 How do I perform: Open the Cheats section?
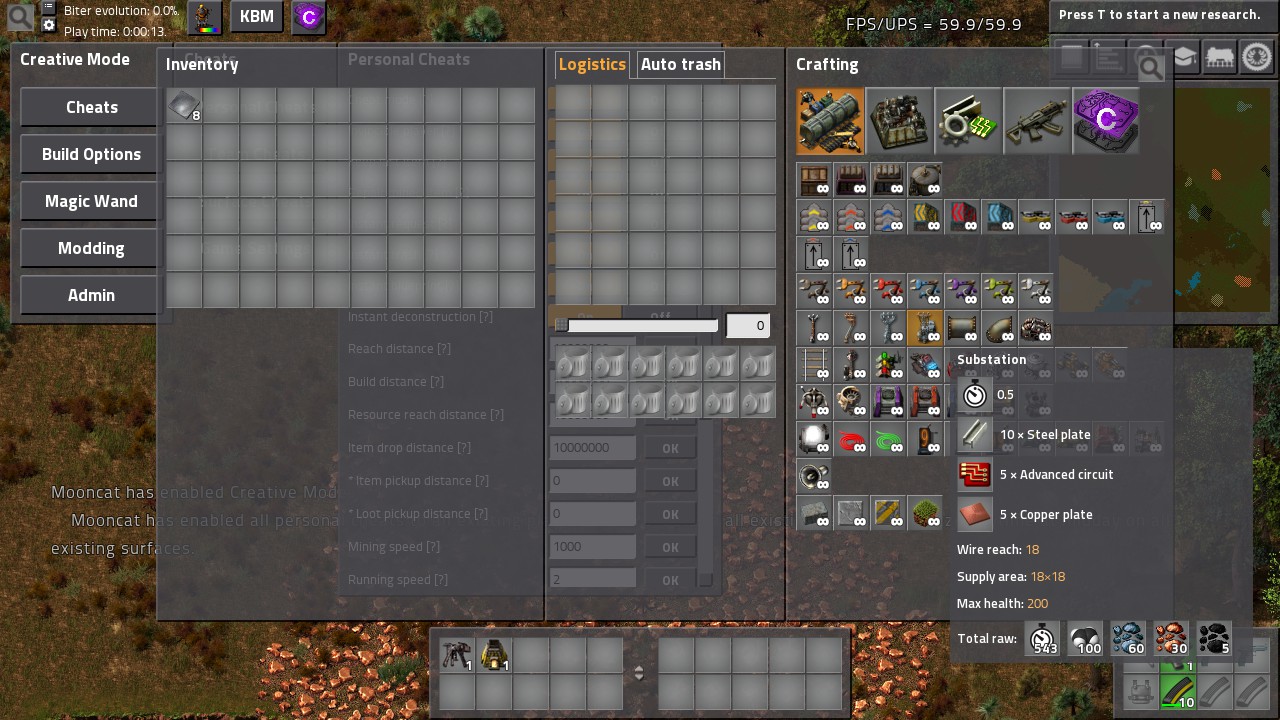pos(91,107)
